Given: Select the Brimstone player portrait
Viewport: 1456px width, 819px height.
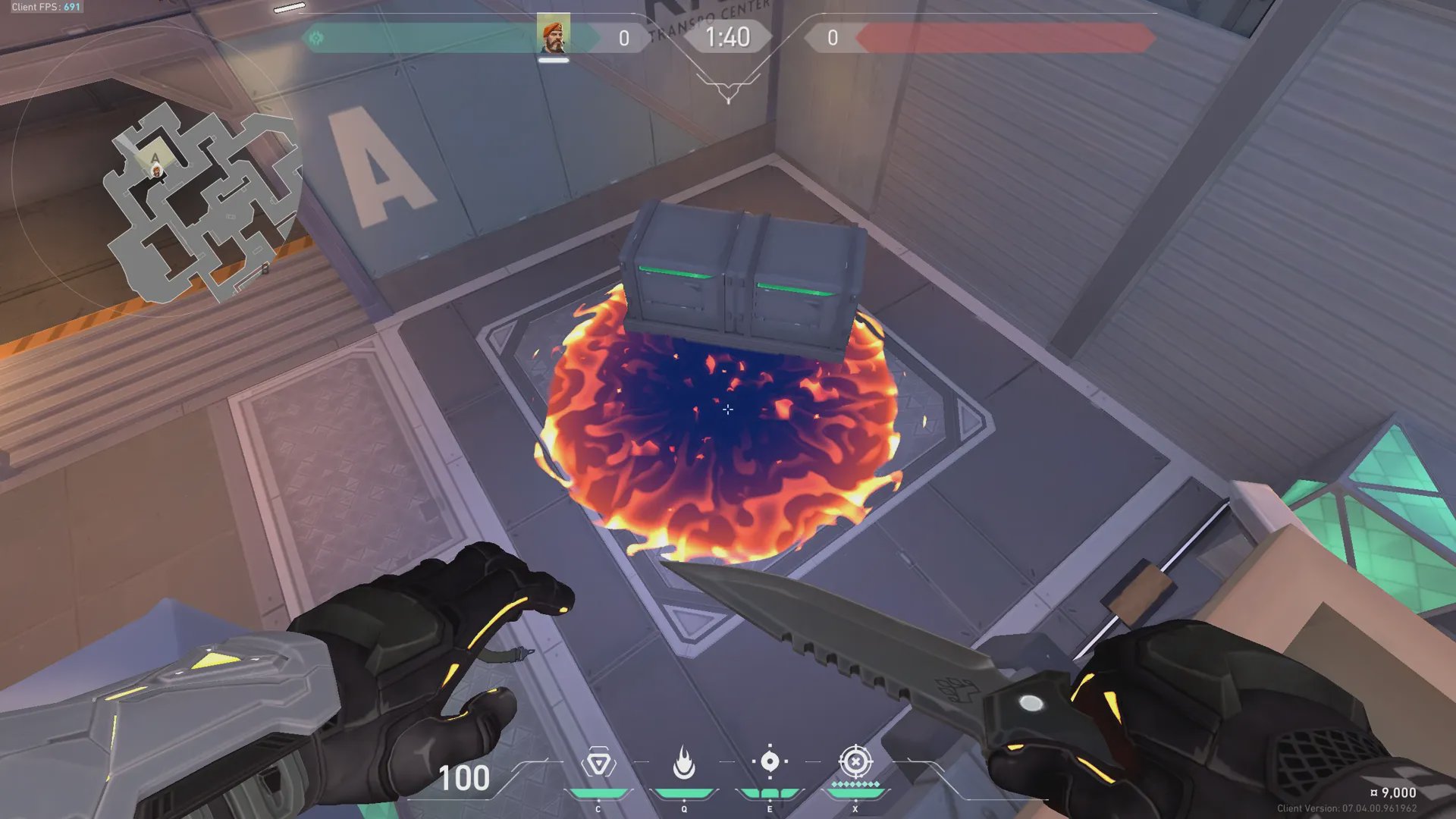Looking at the screenshot, I should click(553, 36).
